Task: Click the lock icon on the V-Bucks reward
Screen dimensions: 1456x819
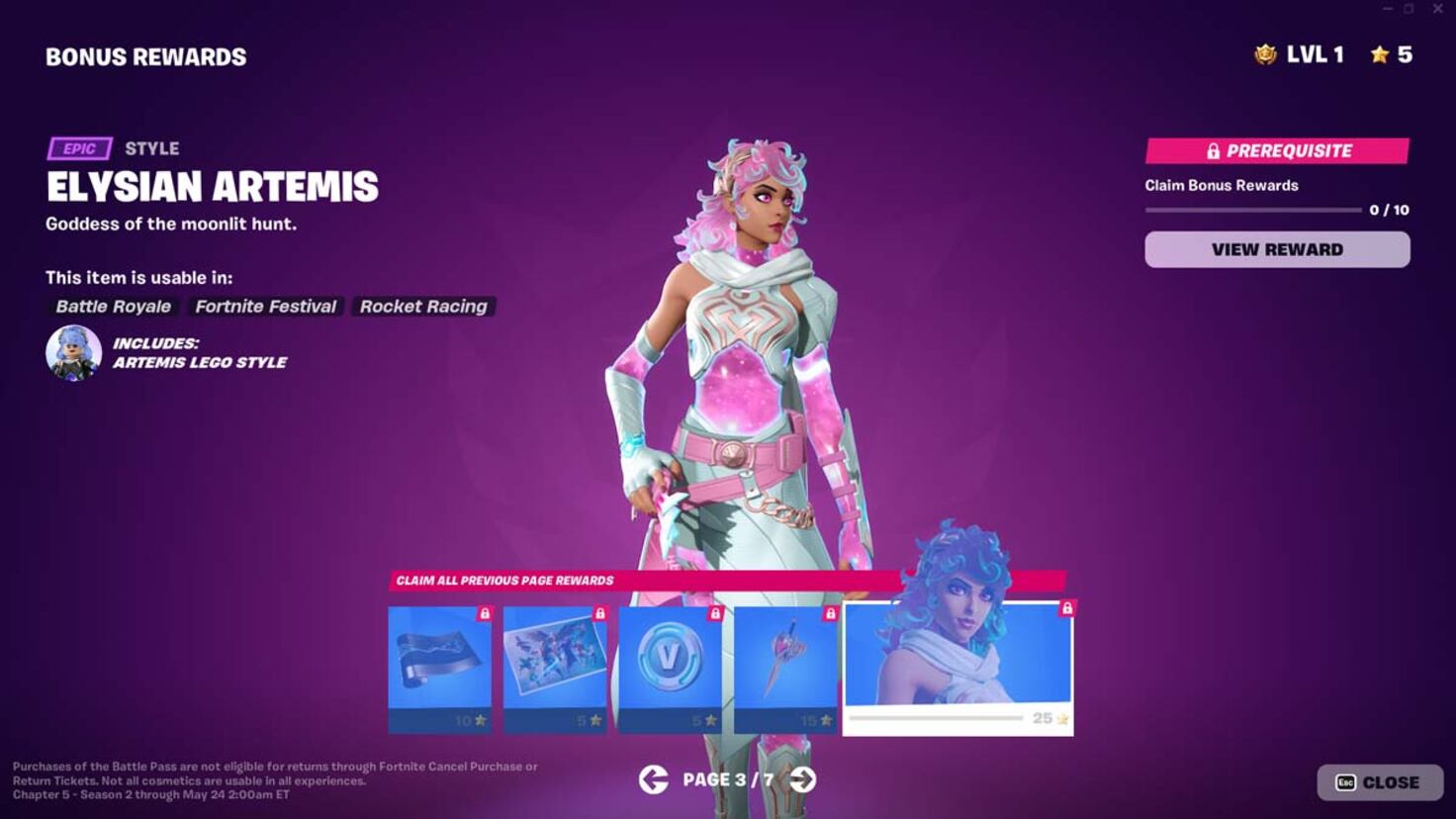Action: coord(716,611)
